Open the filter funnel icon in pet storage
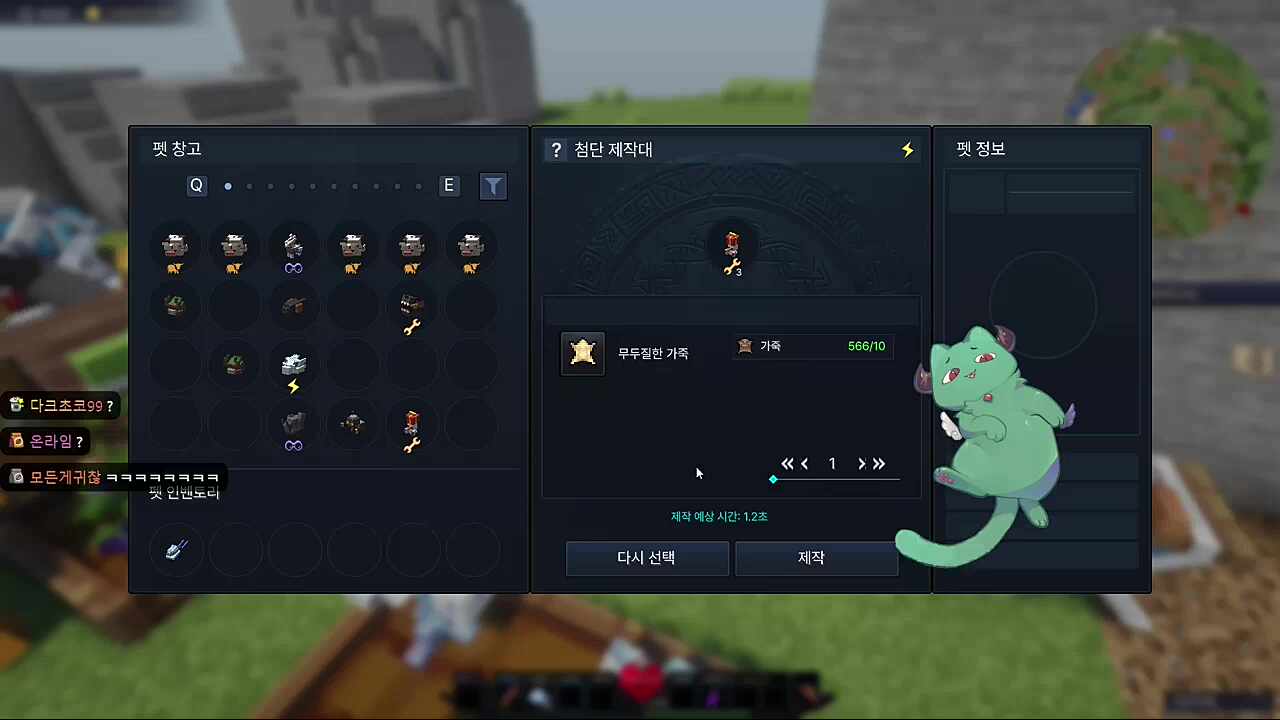 (x=493, y=186)
